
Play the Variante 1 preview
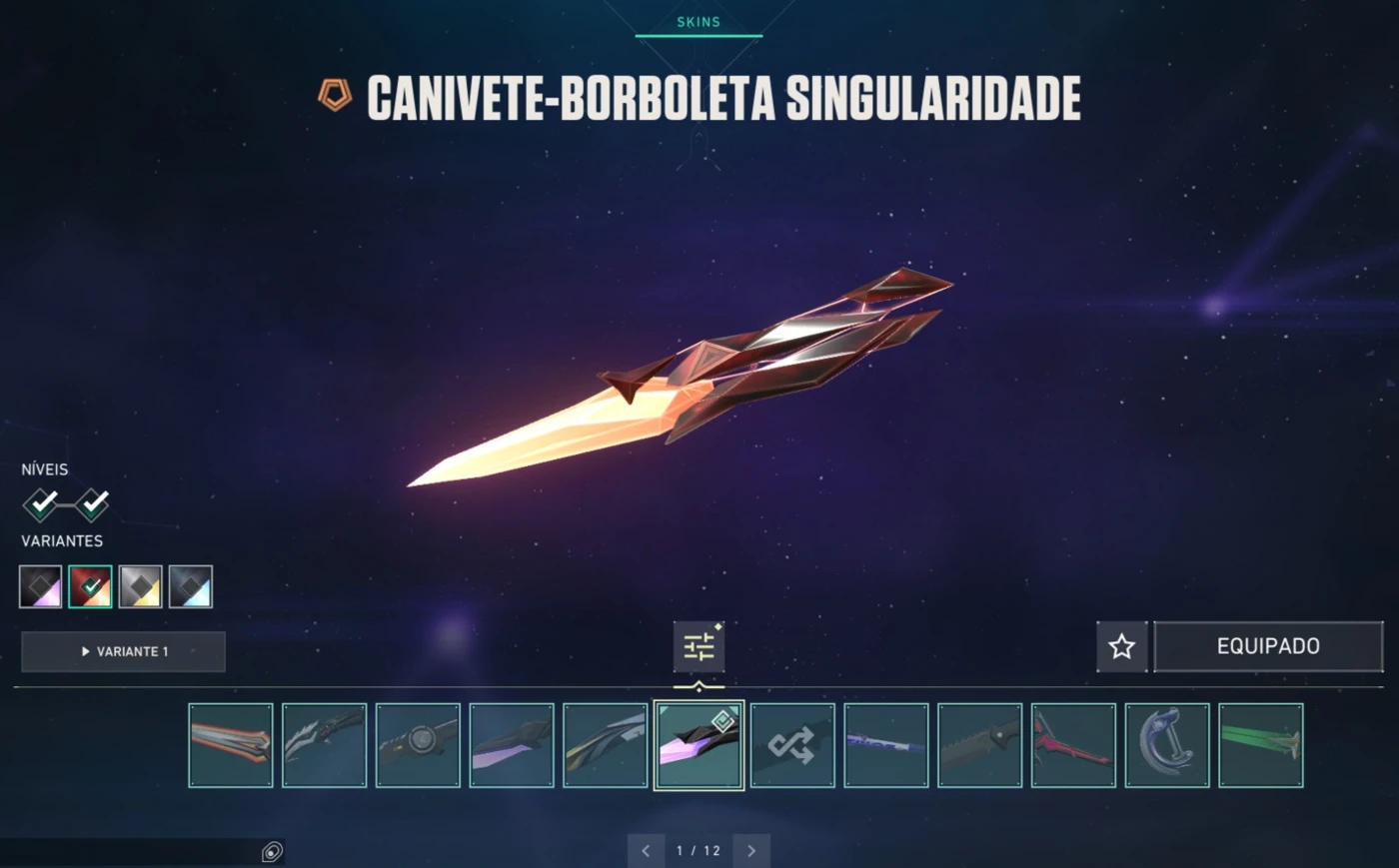(x=123, y=651)
